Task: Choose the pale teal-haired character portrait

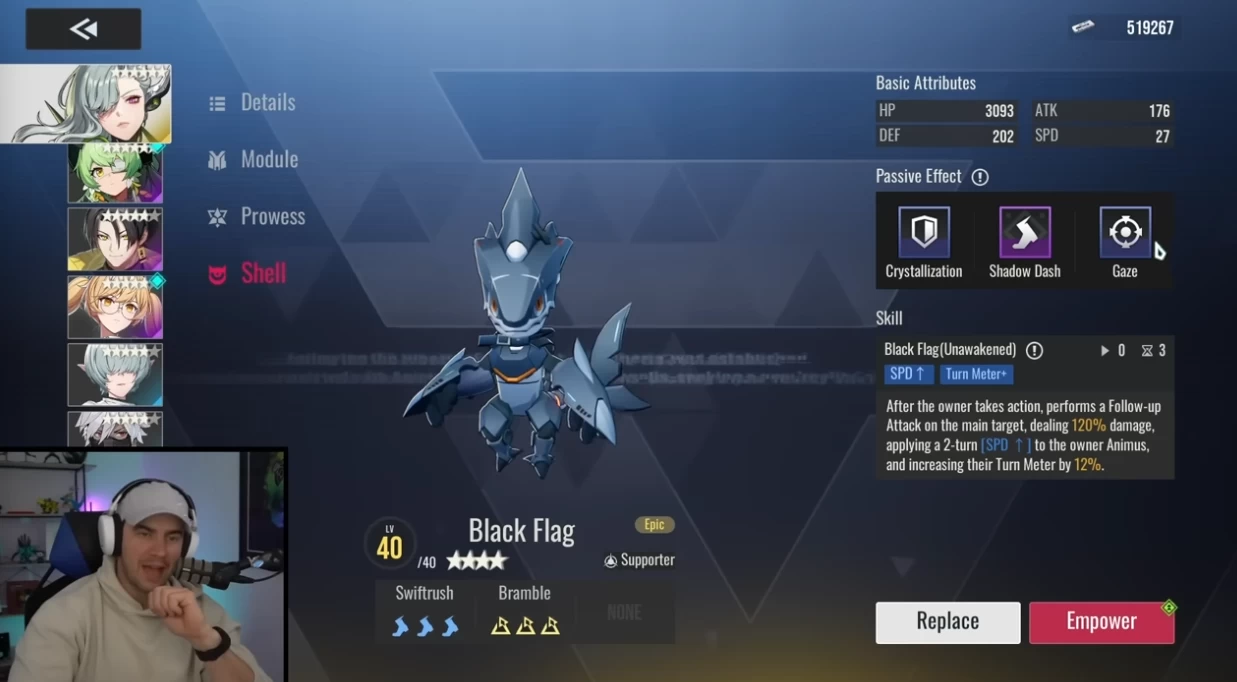Action: 115,374
